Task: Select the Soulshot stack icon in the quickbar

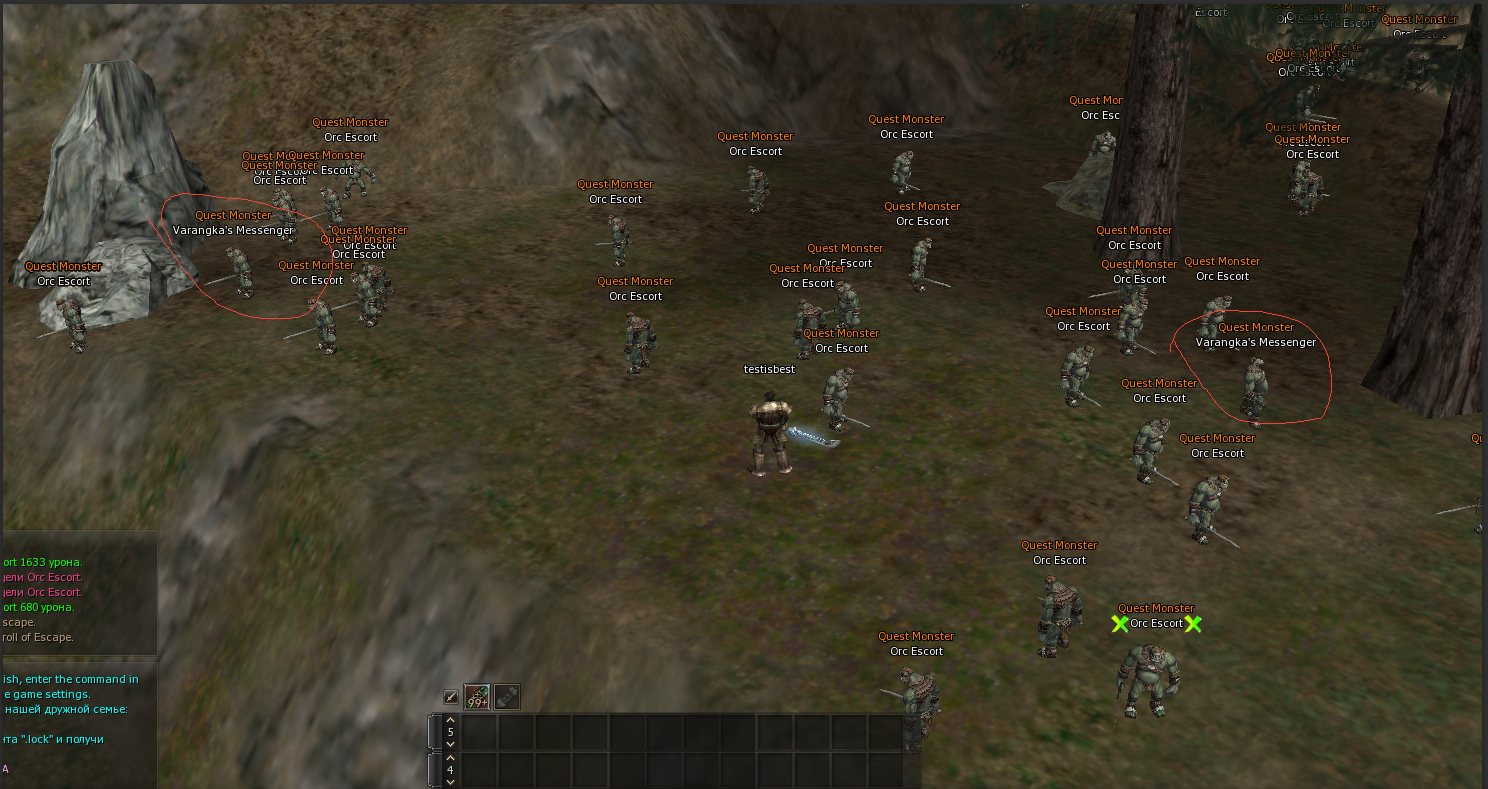Action: [476, 695]
